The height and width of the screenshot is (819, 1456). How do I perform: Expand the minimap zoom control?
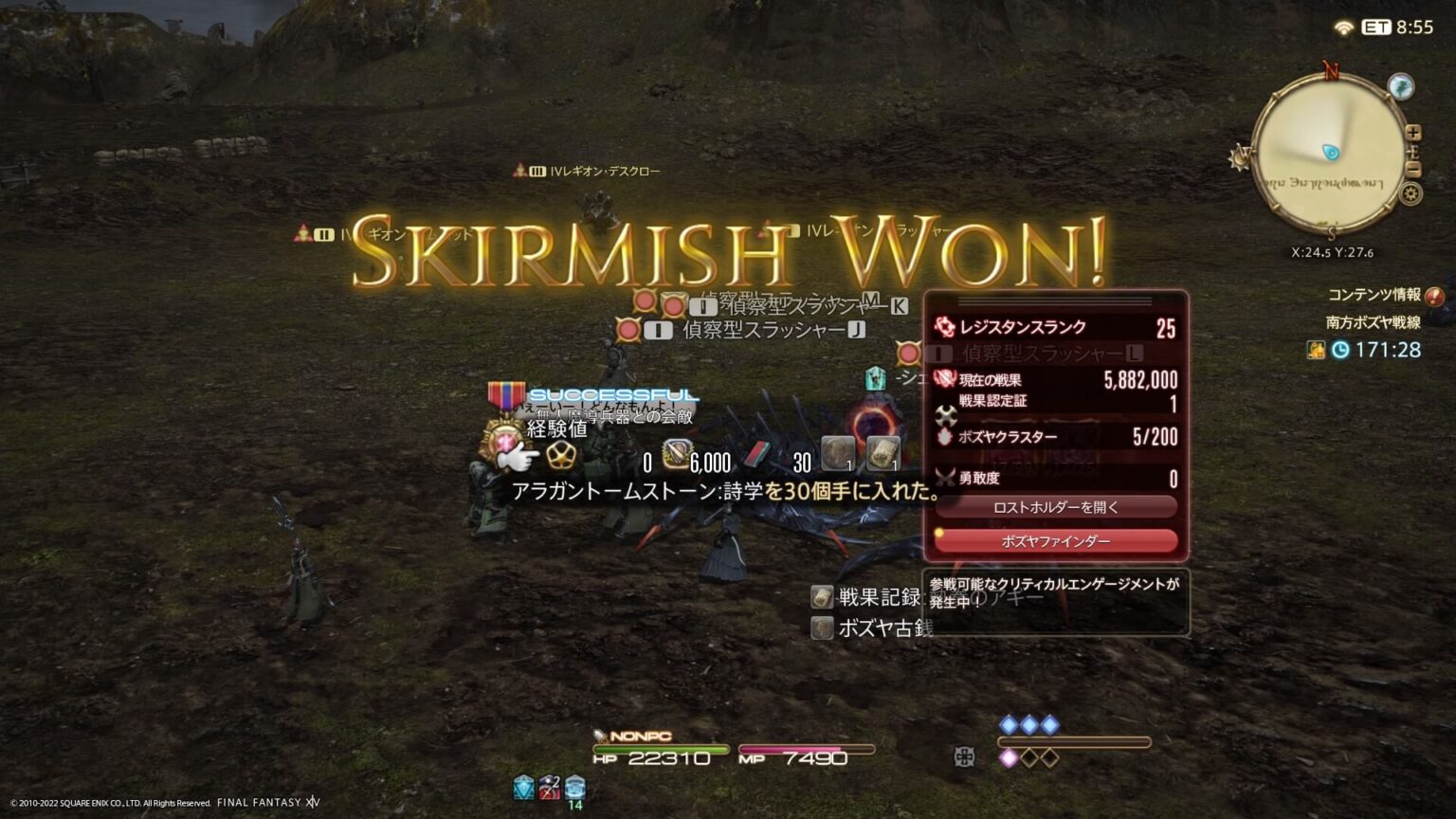coord(1413,133)
